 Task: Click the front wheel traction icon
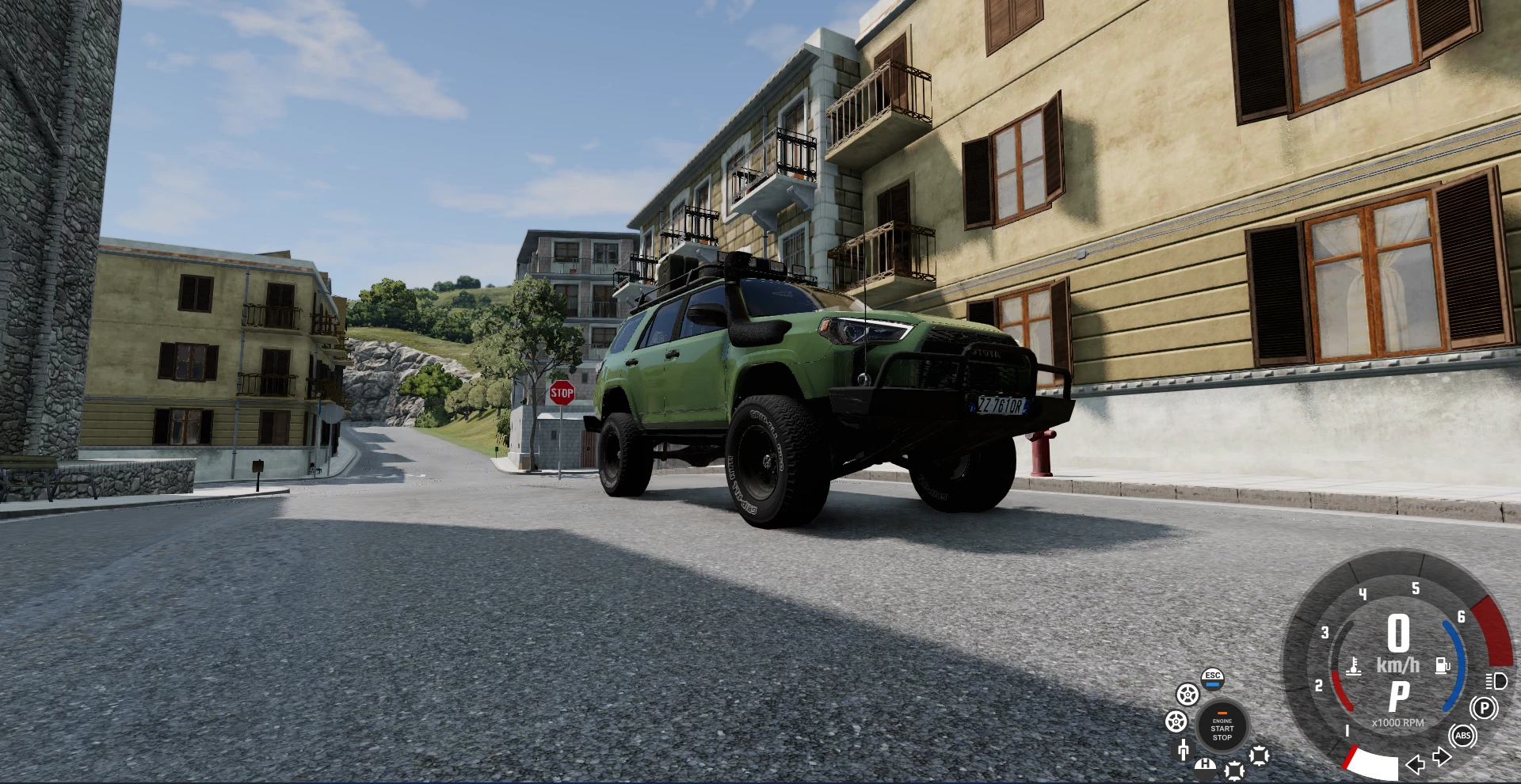point(1186,695)
